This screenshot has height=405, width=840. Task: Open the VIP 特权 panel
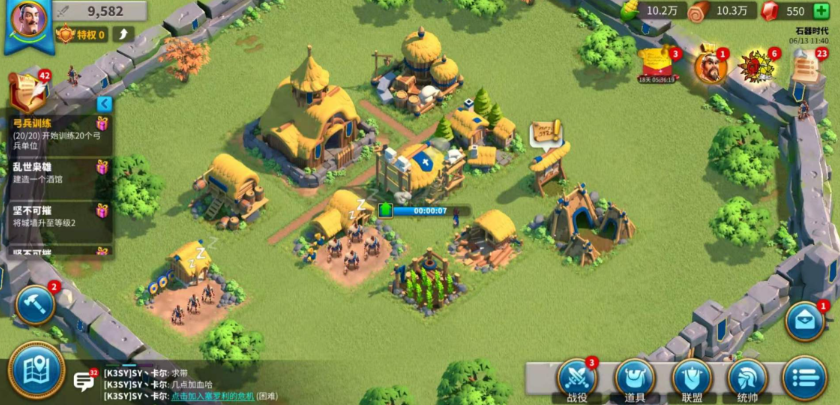pos(80,35)
